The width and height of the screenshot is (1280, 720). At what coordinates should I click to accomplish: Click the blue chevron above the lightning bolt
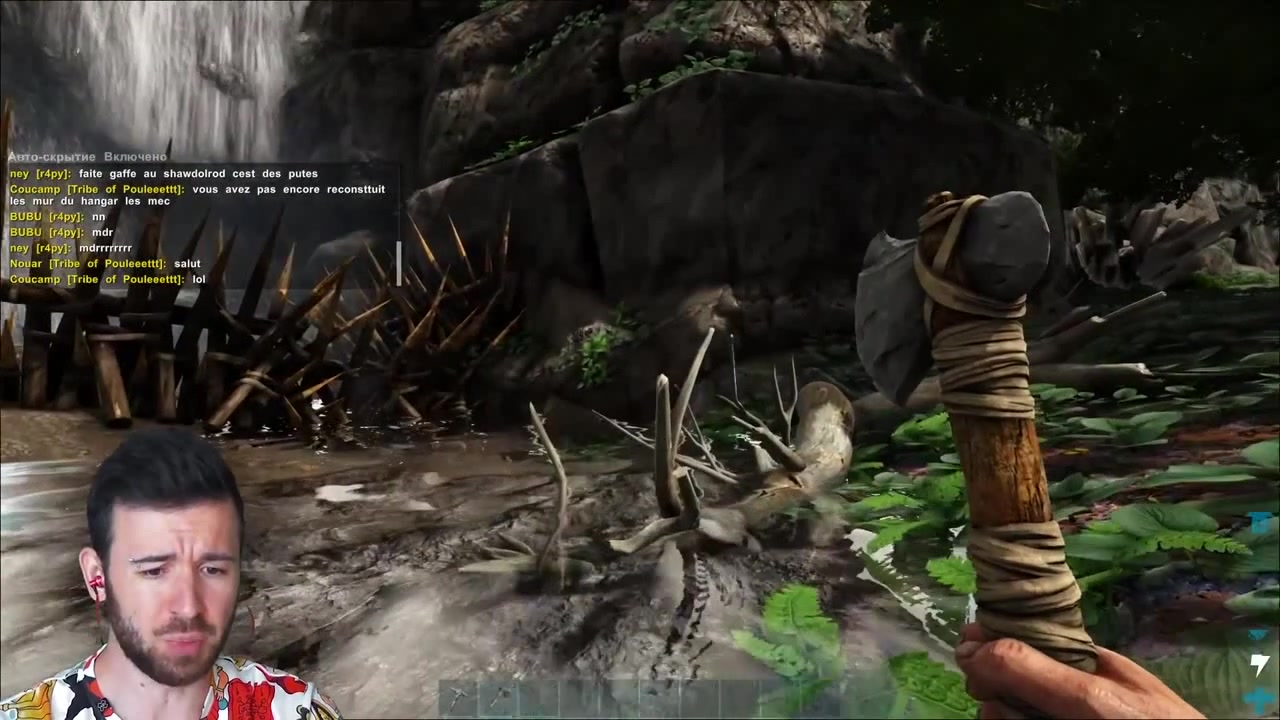pos(1258,633)
